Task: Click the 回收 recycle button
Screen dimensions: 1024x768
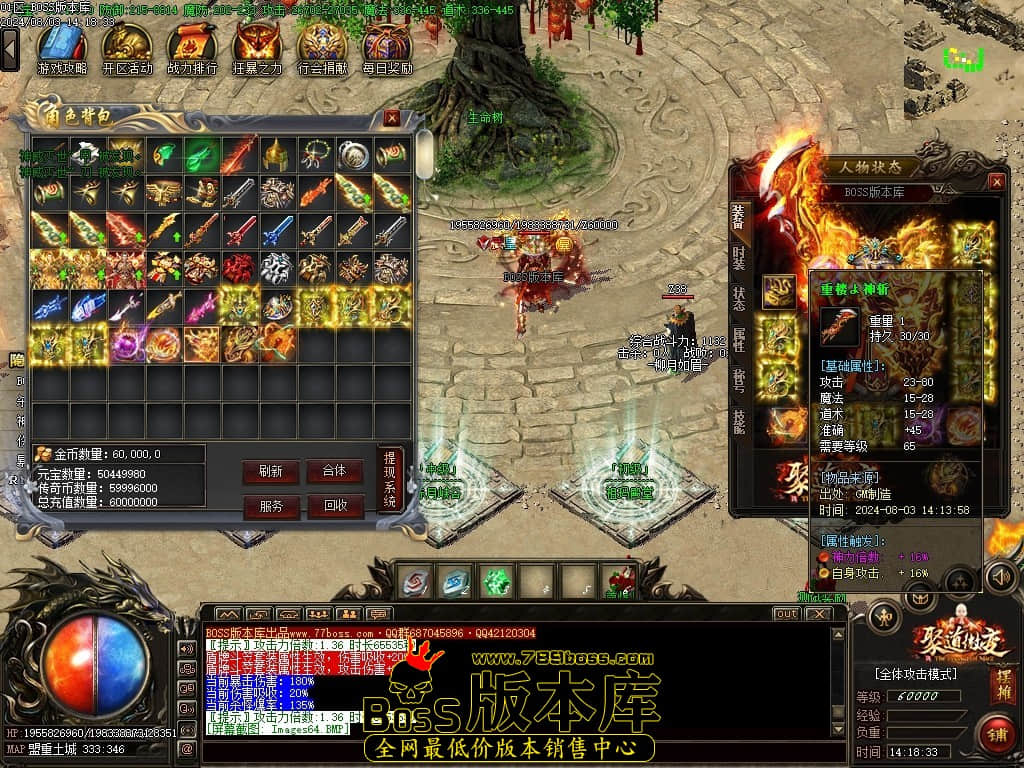Action: [x=334, y=506]
